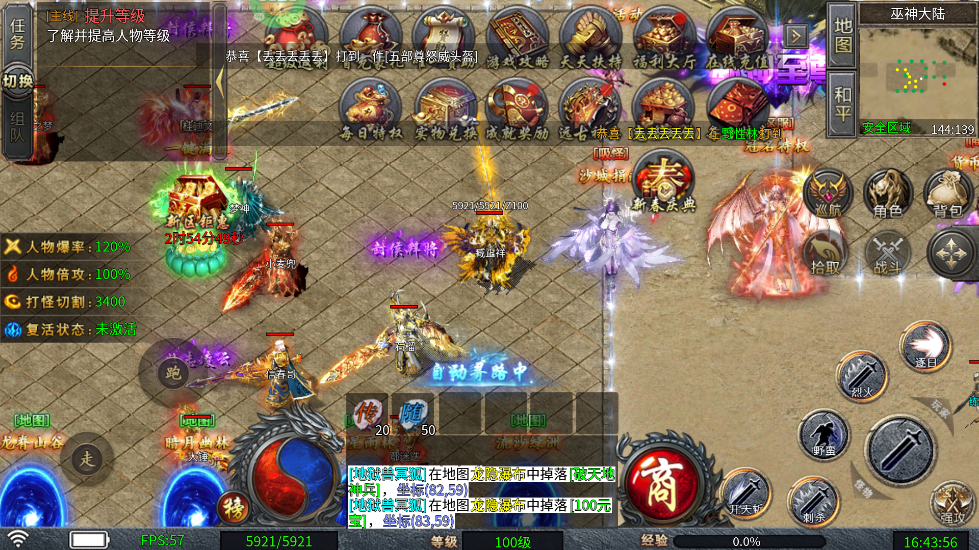Screen dimensions: 979x550
Task: Open the 实物兑换 exchange icon
Action: click(x=445, y=104)
